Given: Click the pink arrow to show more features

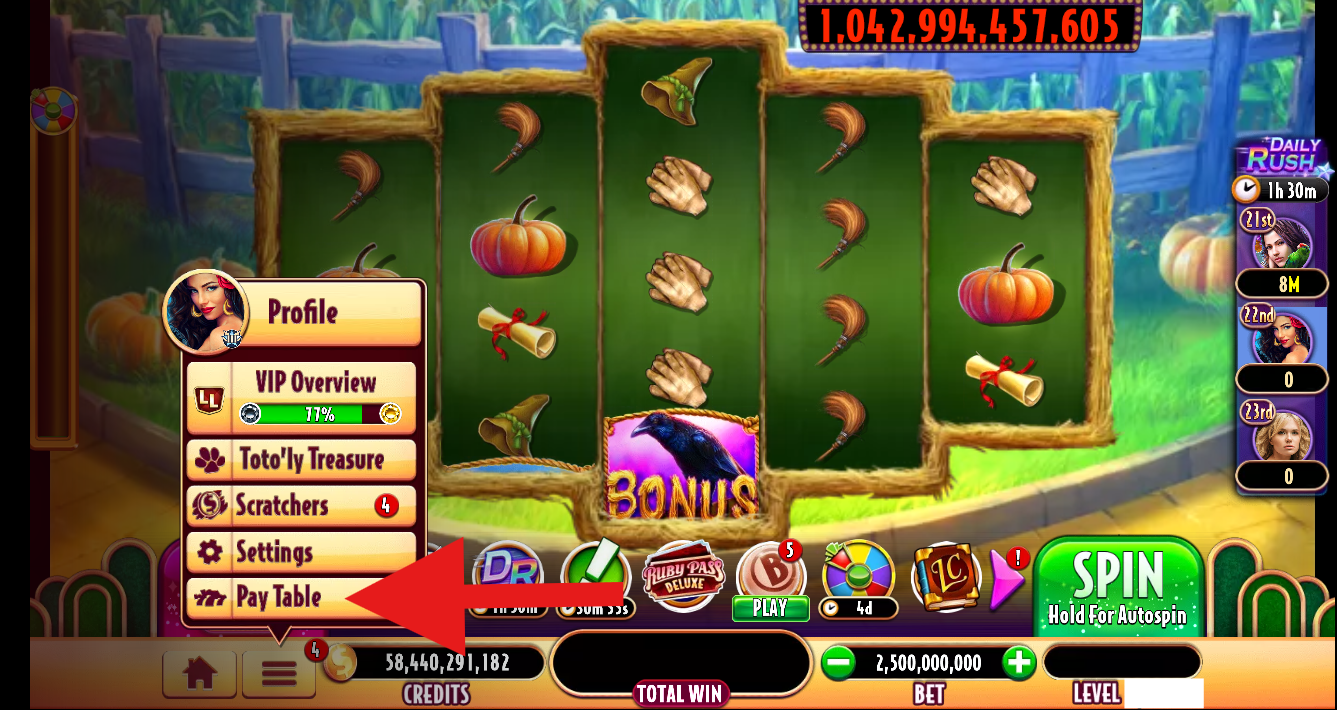Looking at the screenshot, I should [x=1007, y=577].
